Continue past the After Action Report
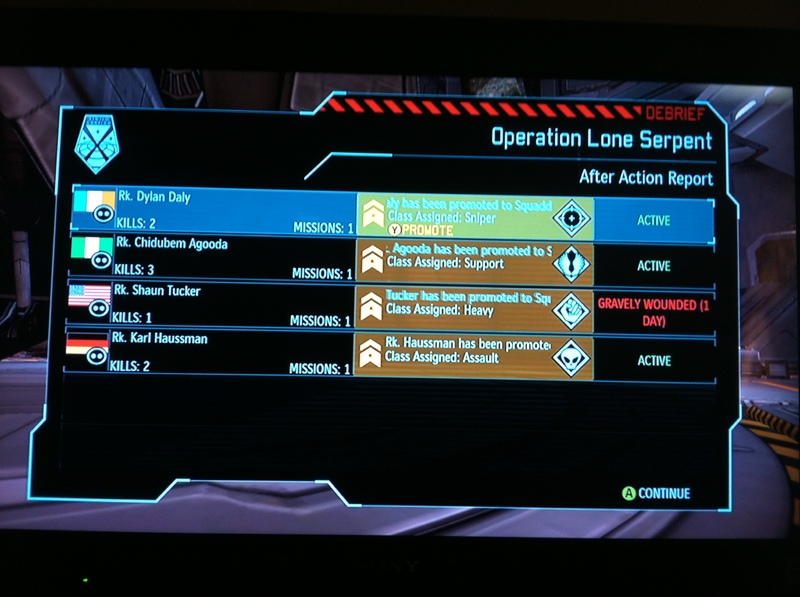The width and height of the screenshot is (800, 597). point(656,493)
